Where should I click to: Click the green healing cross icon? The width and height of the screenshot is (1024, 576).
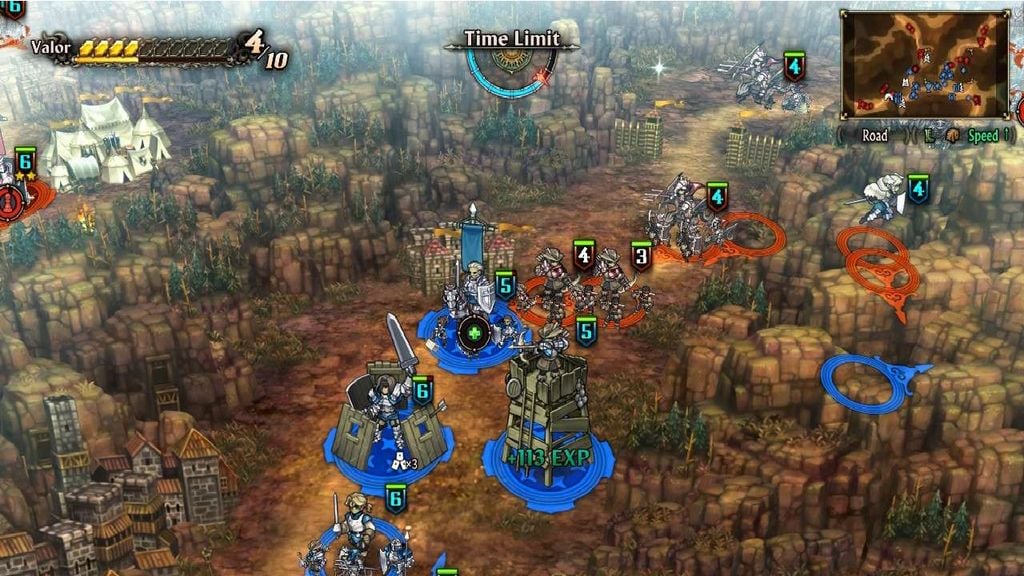click(x=474, y=333)
